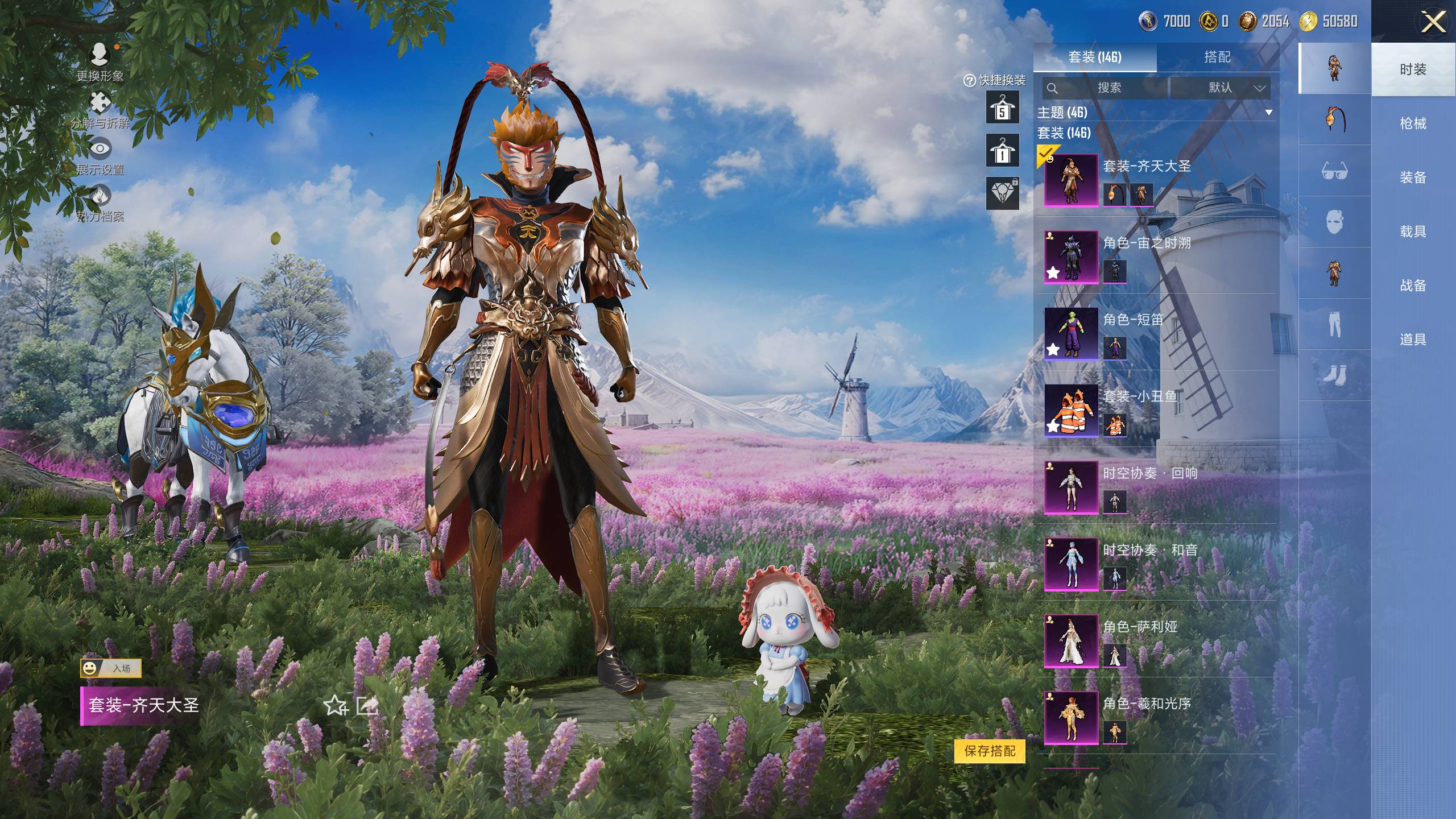Open 展示设置 display settings

tap(100, 156)
